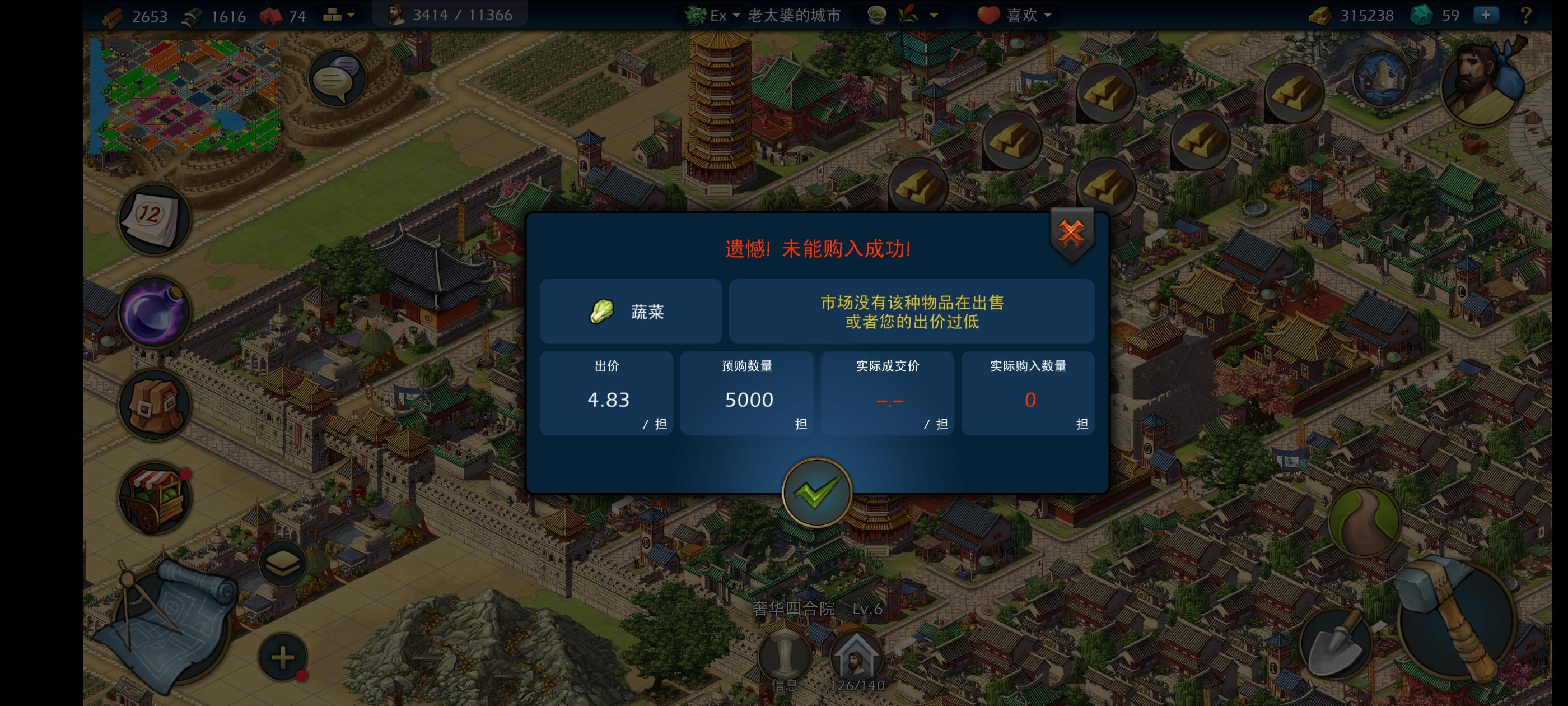This screenshot has width=1568, height=706.
Task: Open the 老太婆的城市 city name menu
Action: tap(791, 15)
